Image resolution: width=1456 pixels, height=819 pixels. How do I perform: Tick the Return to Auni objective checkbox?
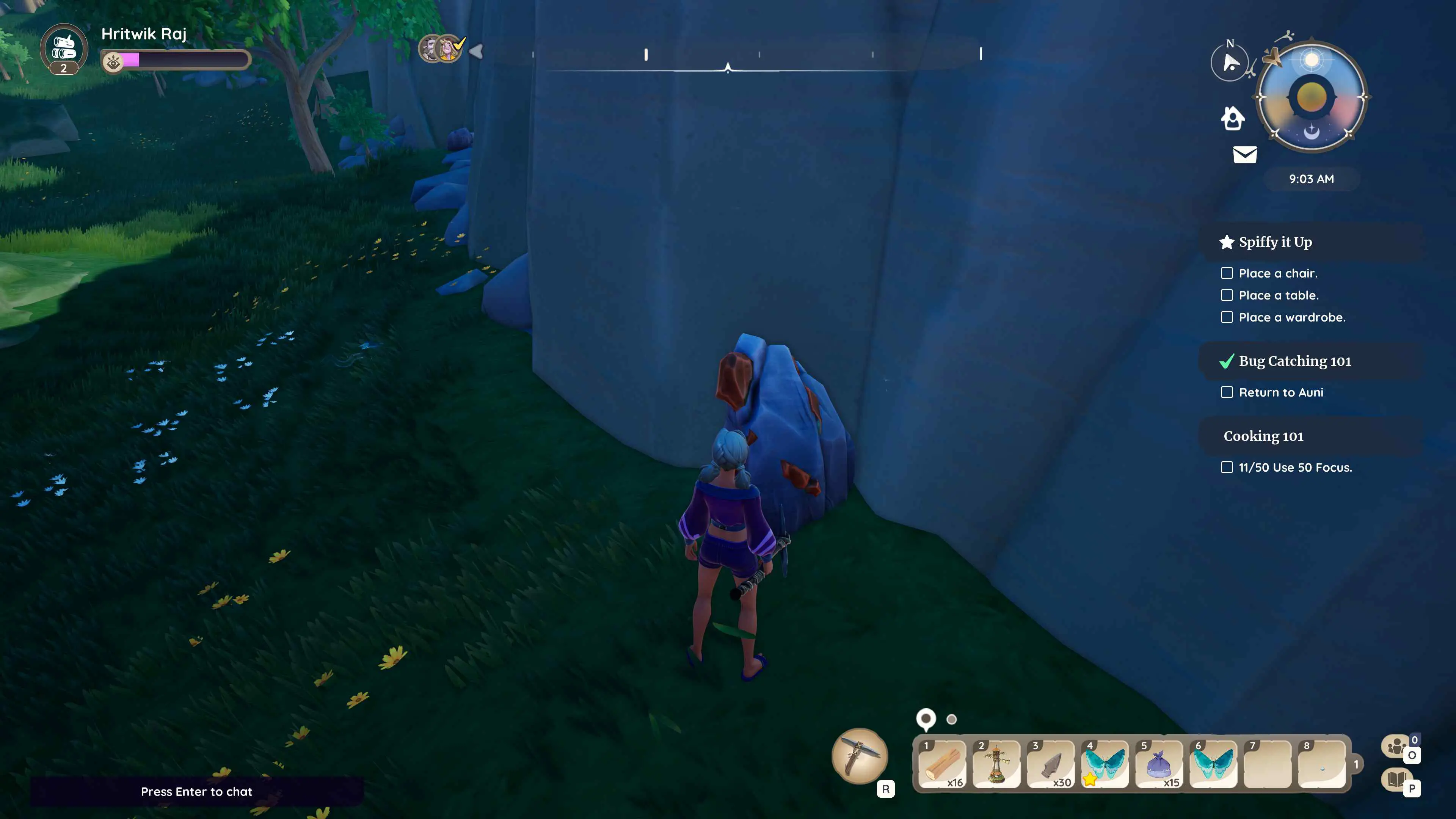[1227, 392]
